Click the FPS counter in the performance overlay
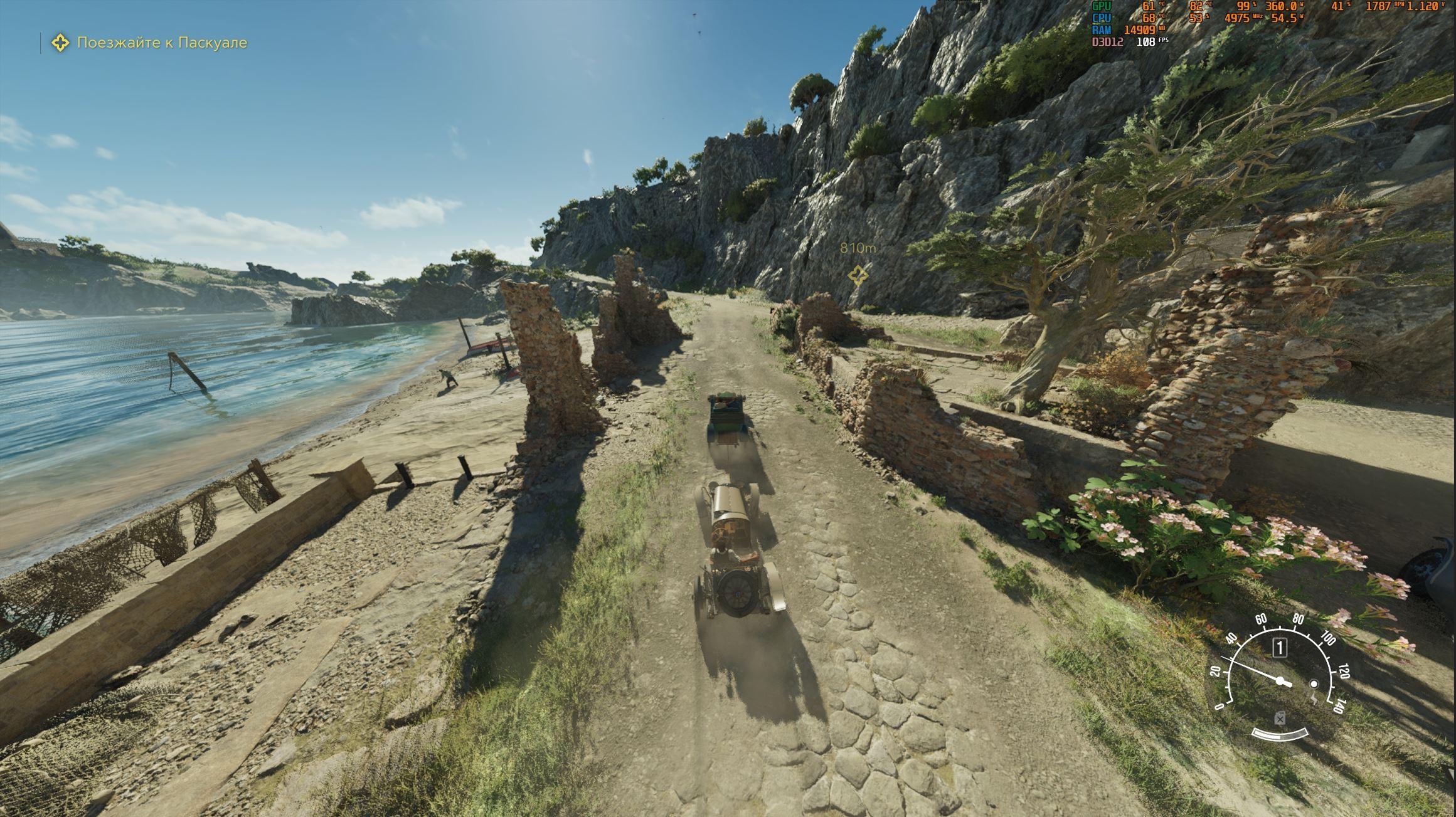 point(1146,41)
